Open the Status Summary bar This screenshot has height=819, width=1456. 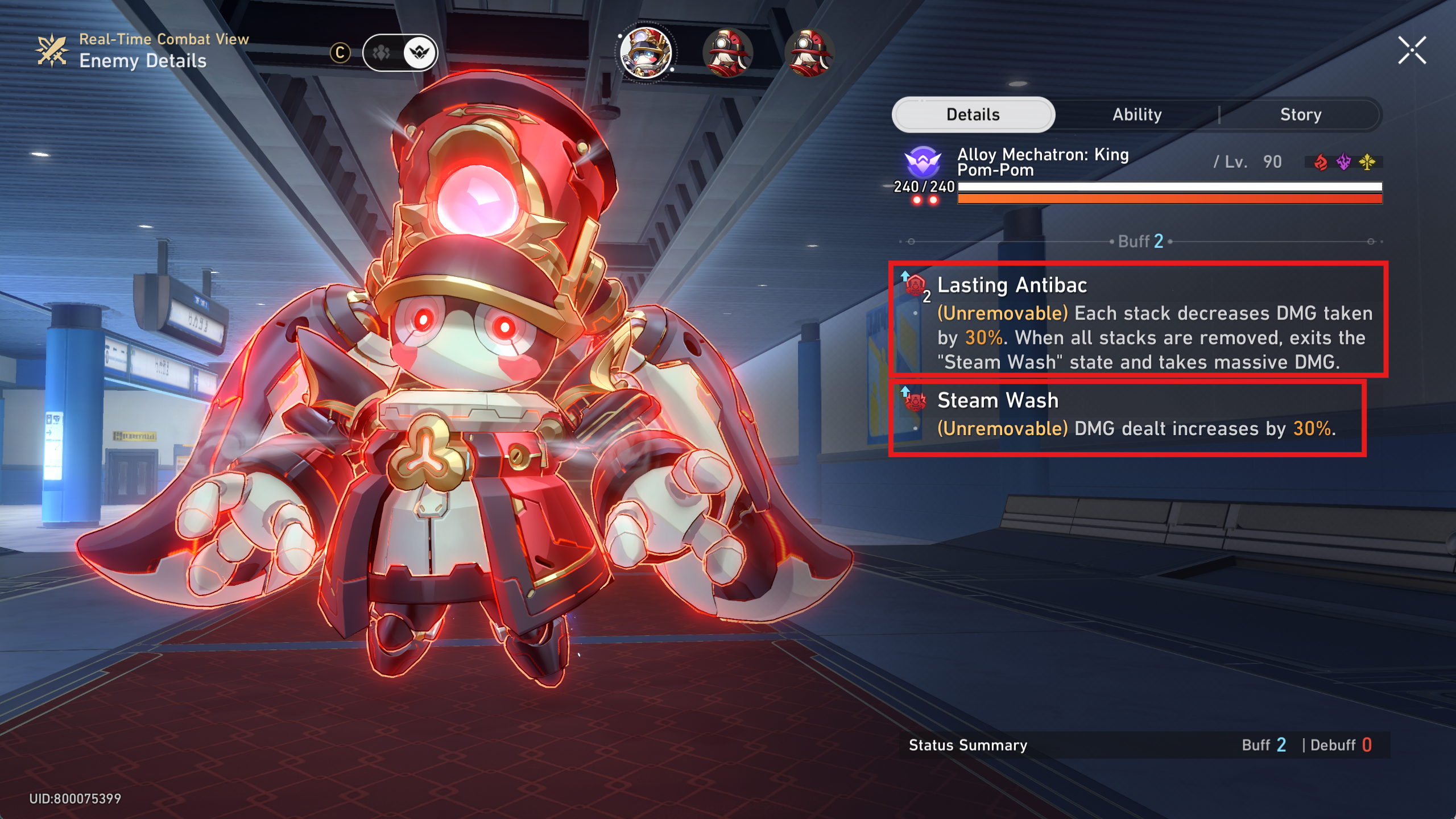pos(1143,745)
